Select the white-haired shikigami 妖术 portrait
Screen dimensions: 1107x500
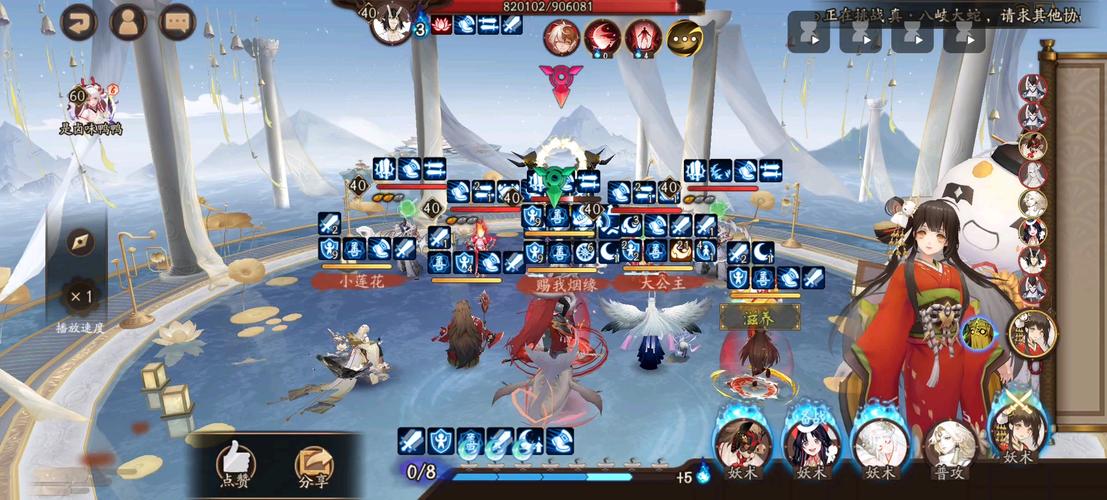(x=880, y=442)
